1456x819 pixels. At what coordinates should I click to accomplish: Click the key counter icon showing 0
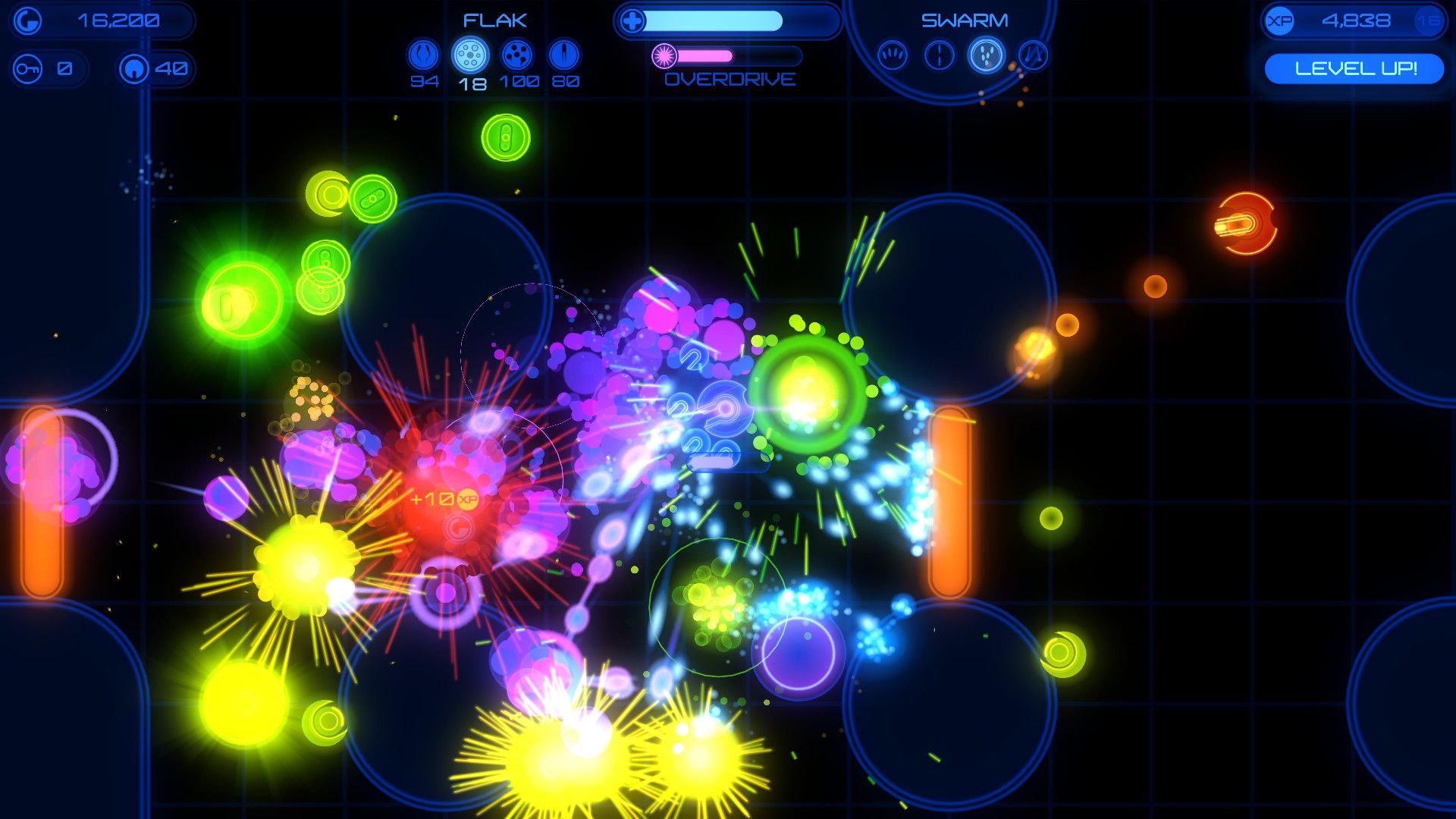coord(29,67)
